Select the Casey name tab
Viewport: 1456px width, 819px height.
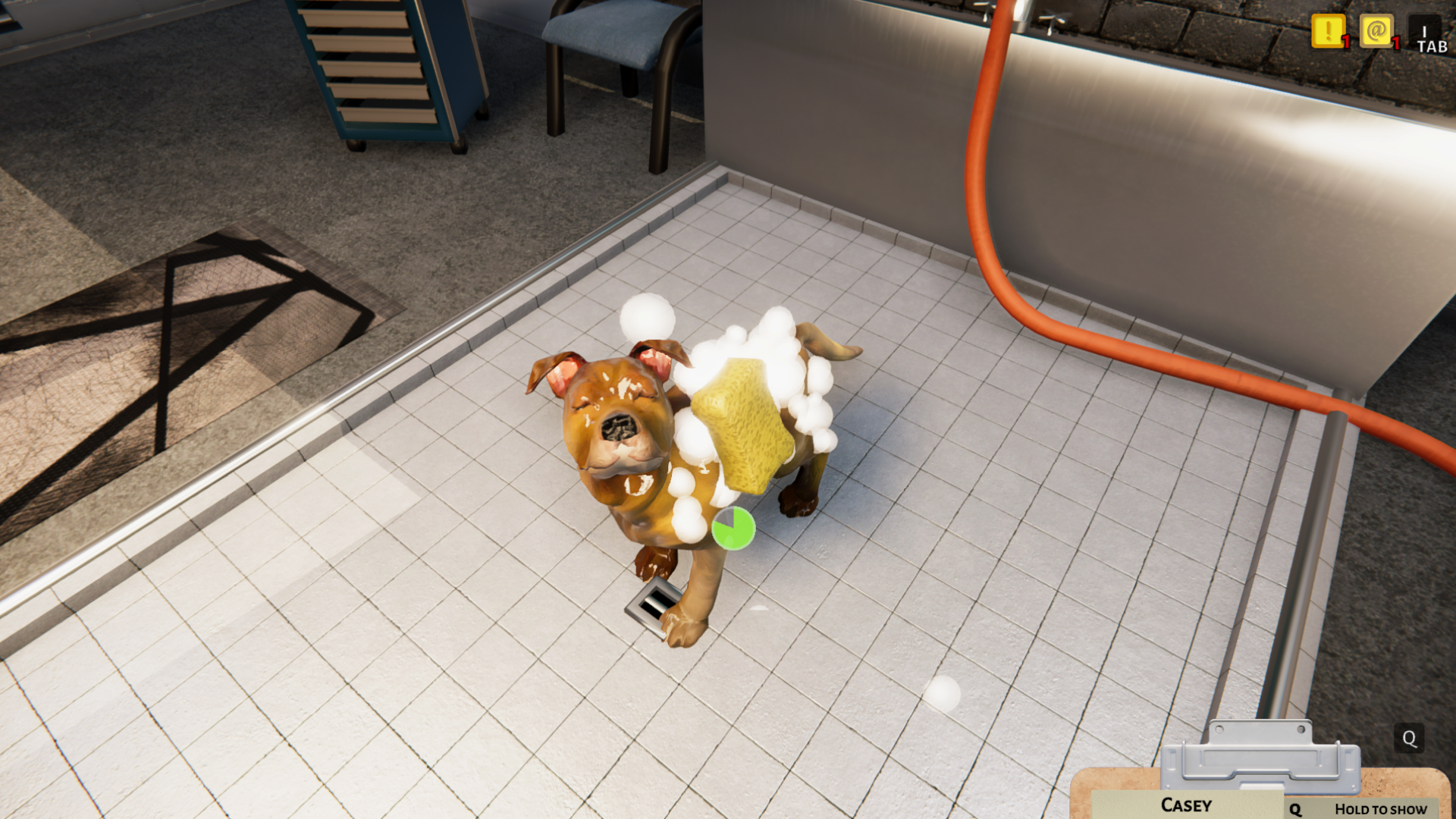click(1185, 805)
